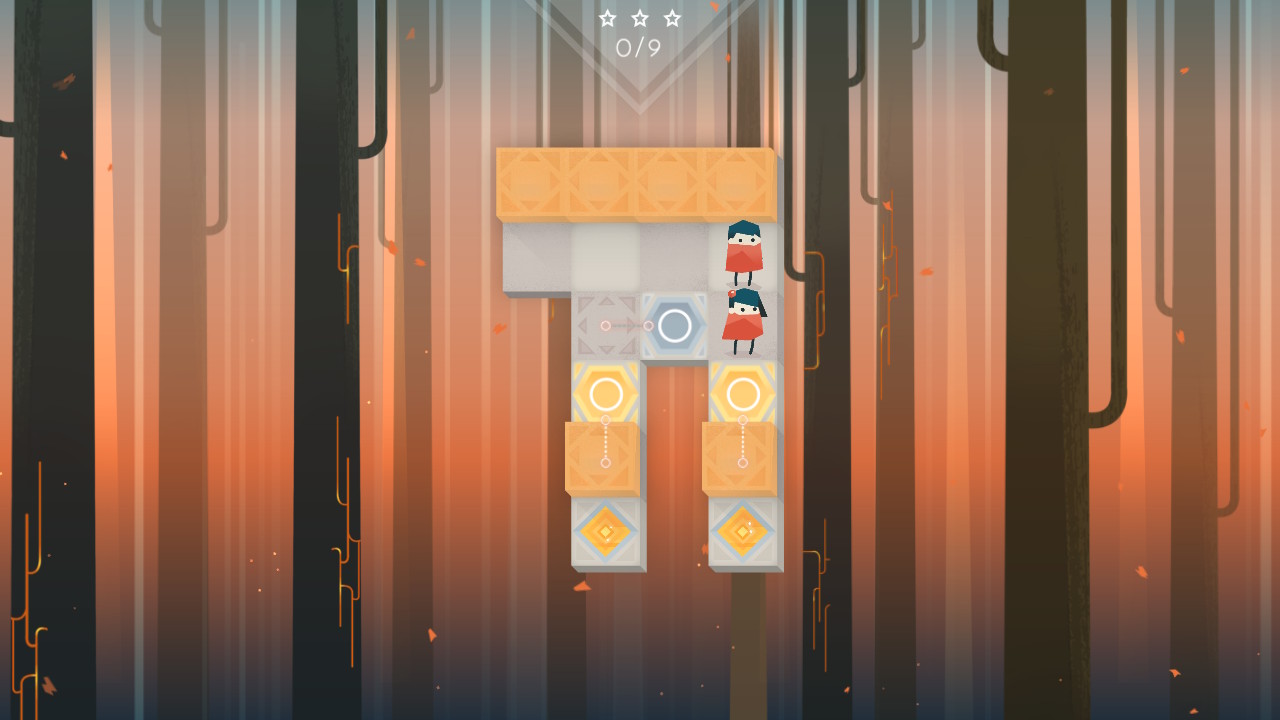The width and height of the screenshot is (1280, 720).
Task: Click the chain link beneath the right button
Action: (744, 440)
